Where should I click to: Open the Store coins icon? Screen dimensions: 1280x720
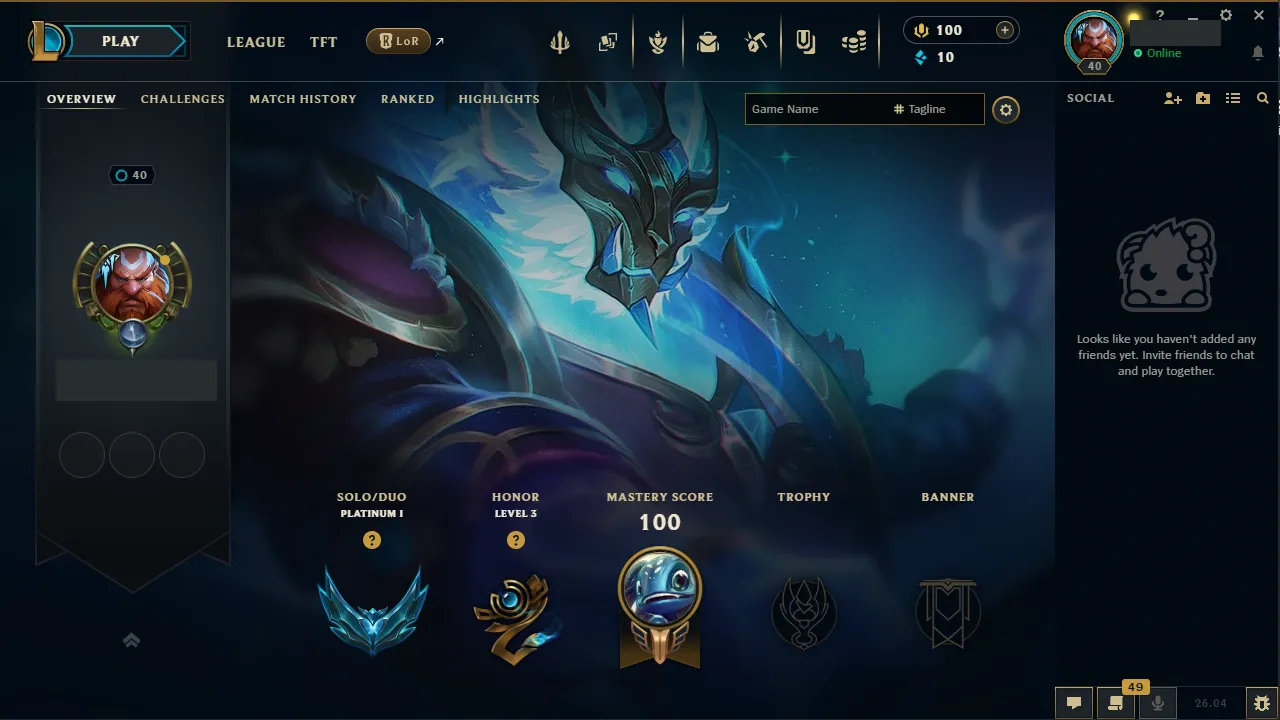[x=854, y=41]
